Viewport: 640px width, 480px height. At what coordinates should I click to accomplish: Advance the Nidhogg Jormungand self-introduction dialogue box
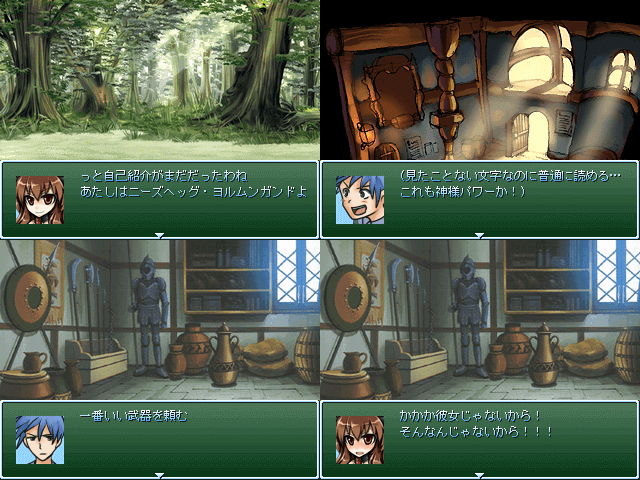point(160,199)
